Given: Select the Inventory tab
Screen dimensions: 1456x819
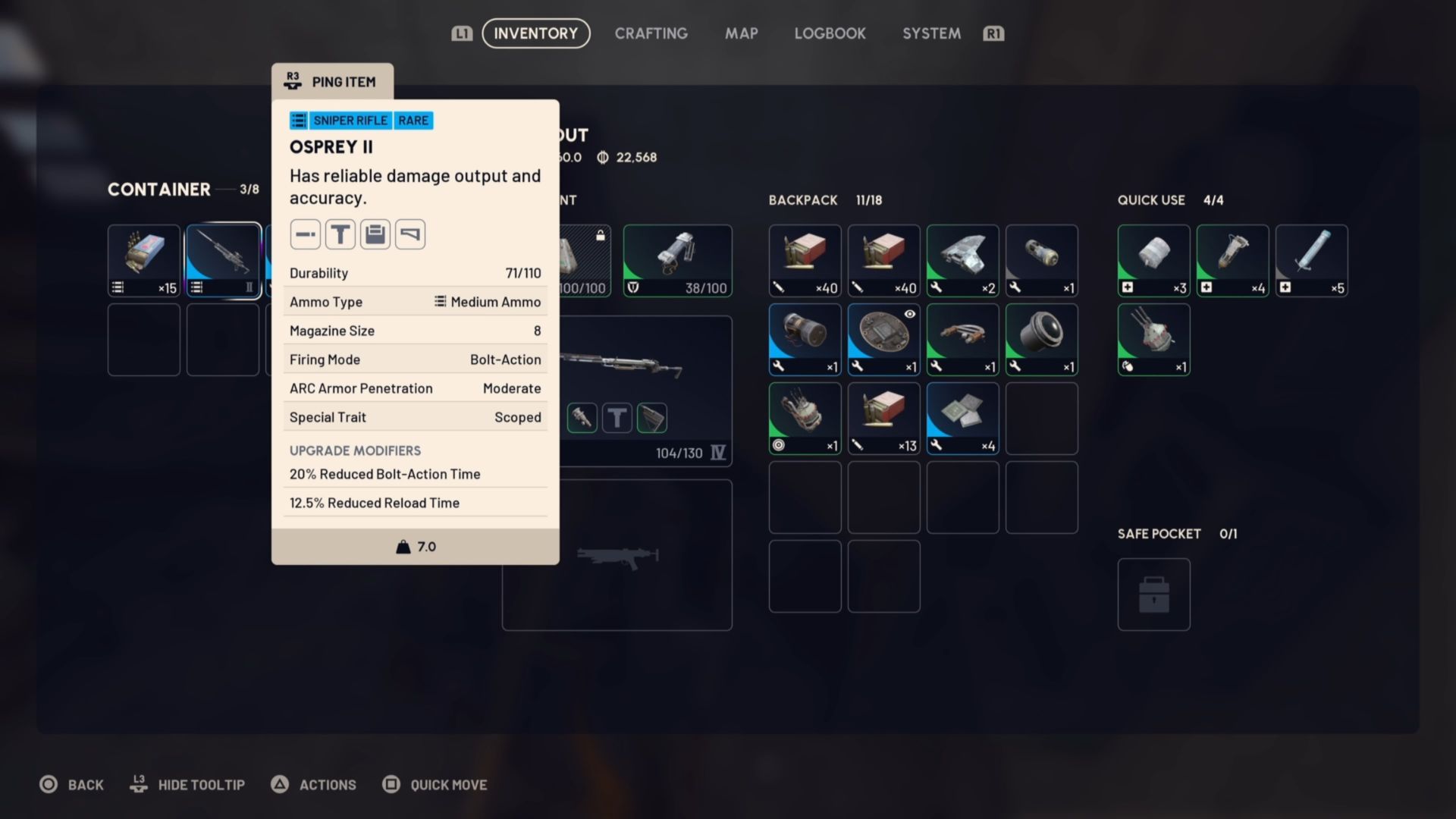Looking at the screenshot, I should pyautogui.click(x=535, y=33).
